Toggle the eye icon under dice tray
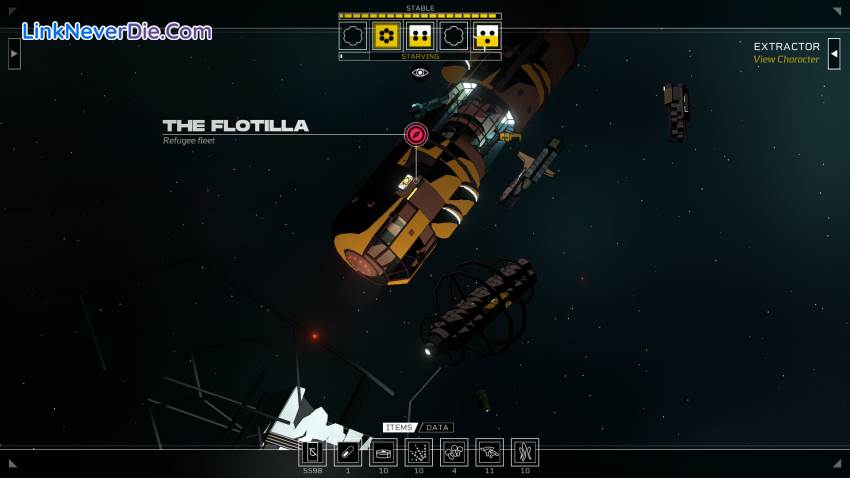 point(420,73)
